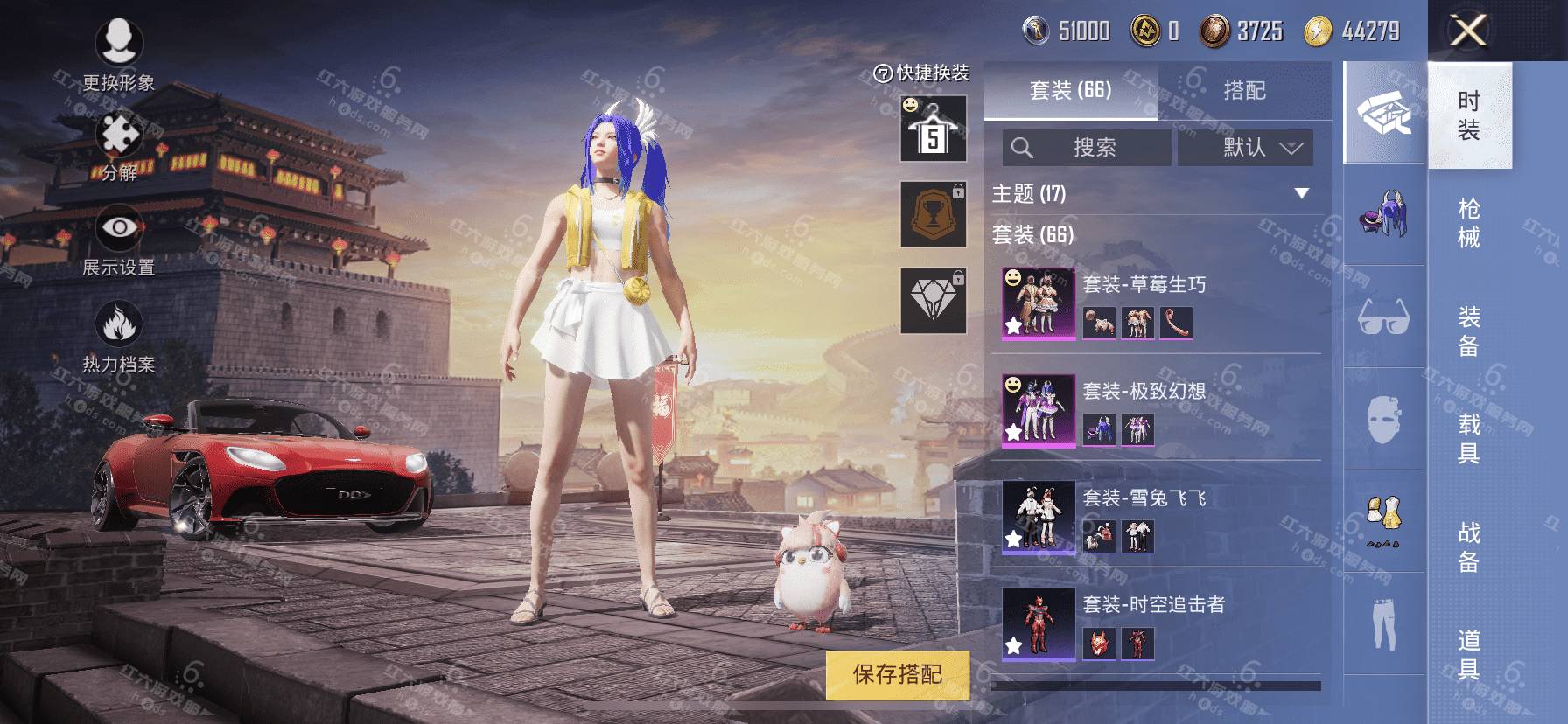1568x724 pixels.
Task: Open the 默认 sort dropdown
Action: coord(1245,148)
